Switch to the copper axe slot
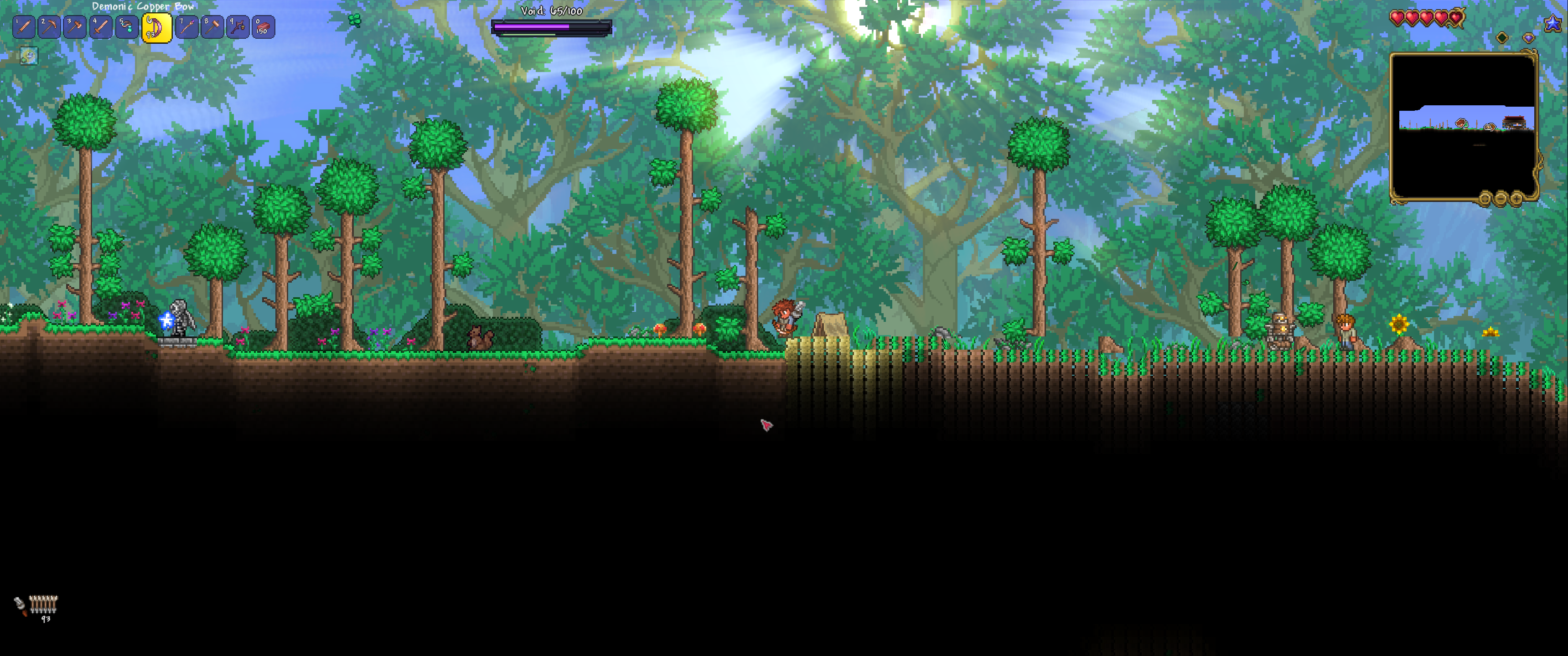Image resolution: width=1568 pixels, height=656 pixels. (75, 27)
